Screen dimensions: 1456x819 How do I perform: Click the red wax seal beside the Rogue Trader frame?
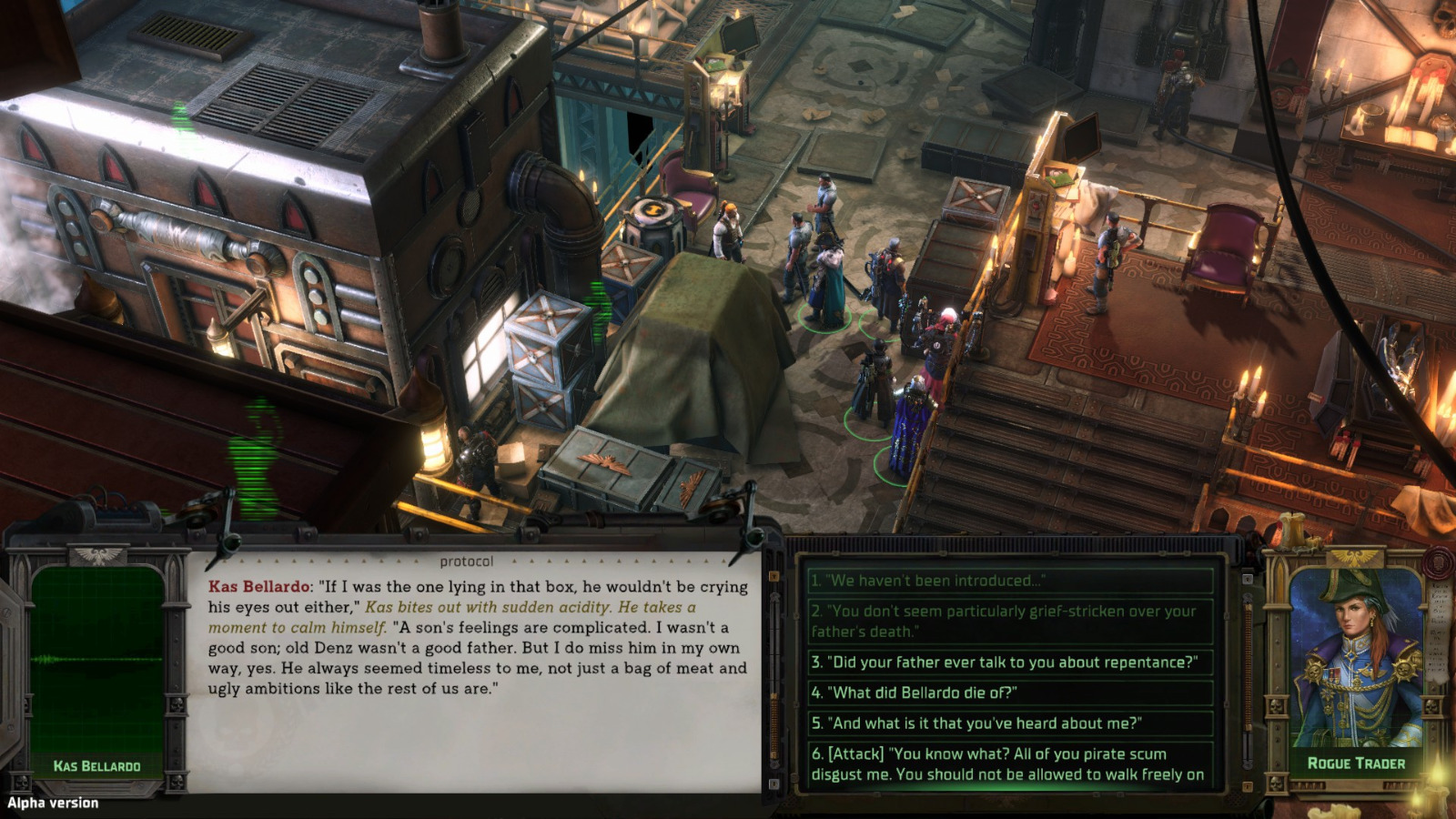(x=1438, y=563)
